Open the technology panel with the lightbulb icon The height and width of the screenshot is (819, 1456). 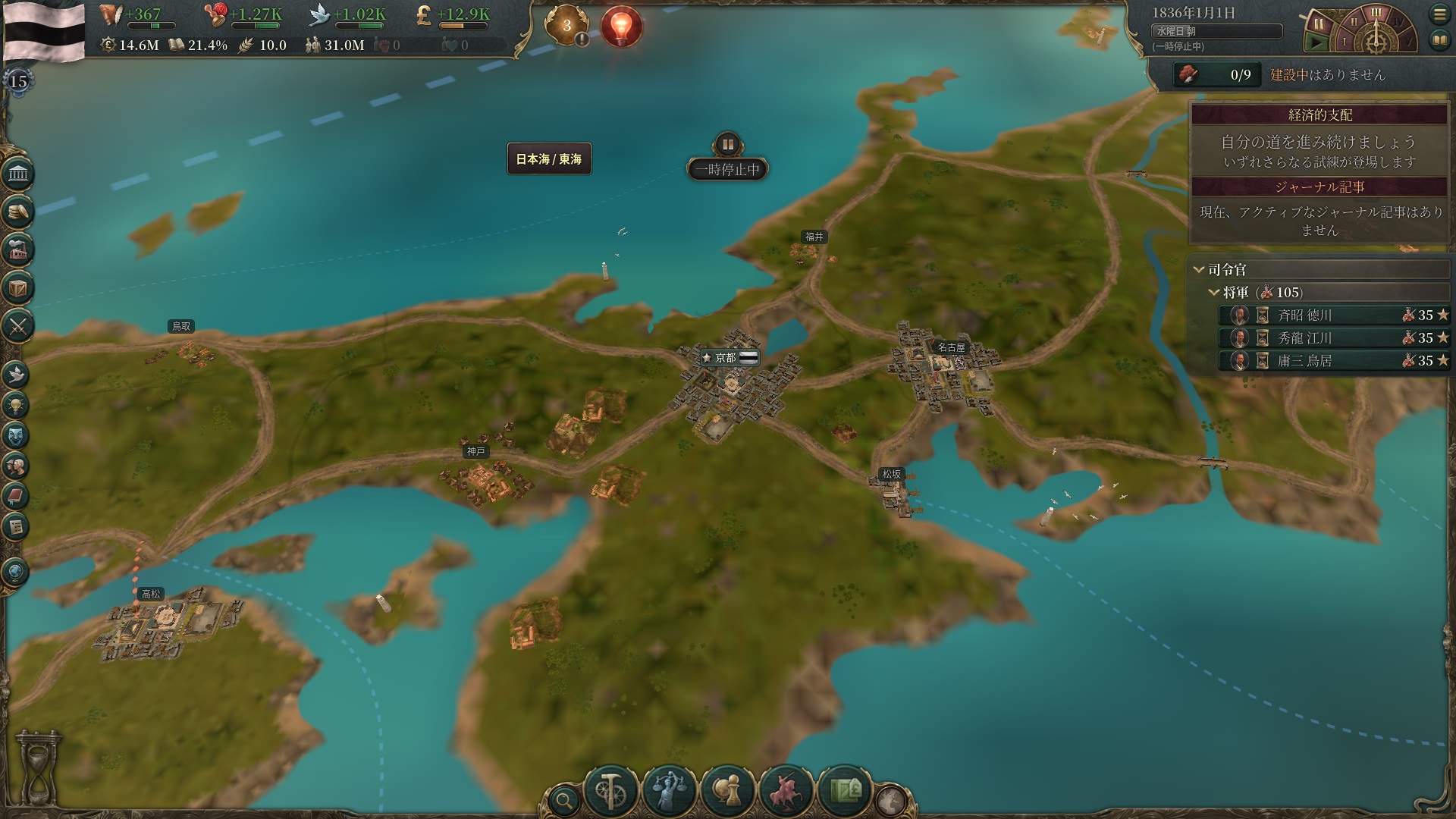click(16, 405)
